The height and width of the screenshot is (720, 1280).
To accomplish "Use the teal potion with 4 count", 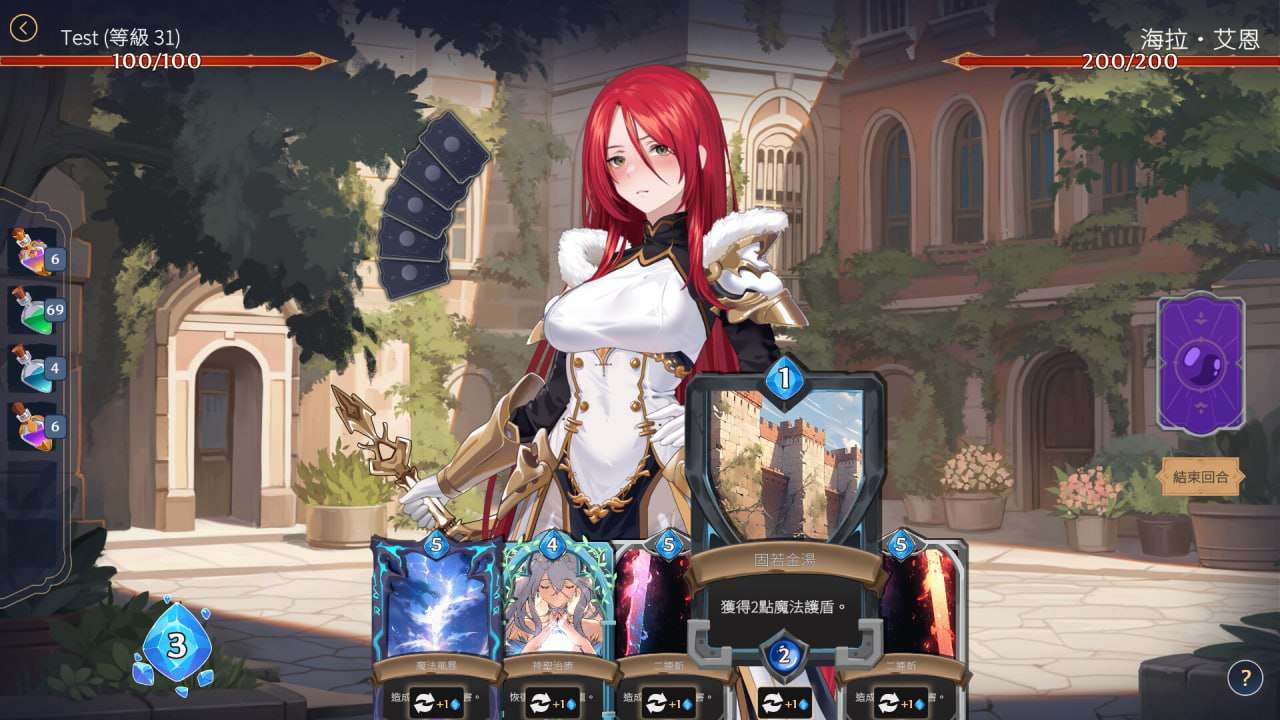I will pyautogui.click(x=34, y=366).
